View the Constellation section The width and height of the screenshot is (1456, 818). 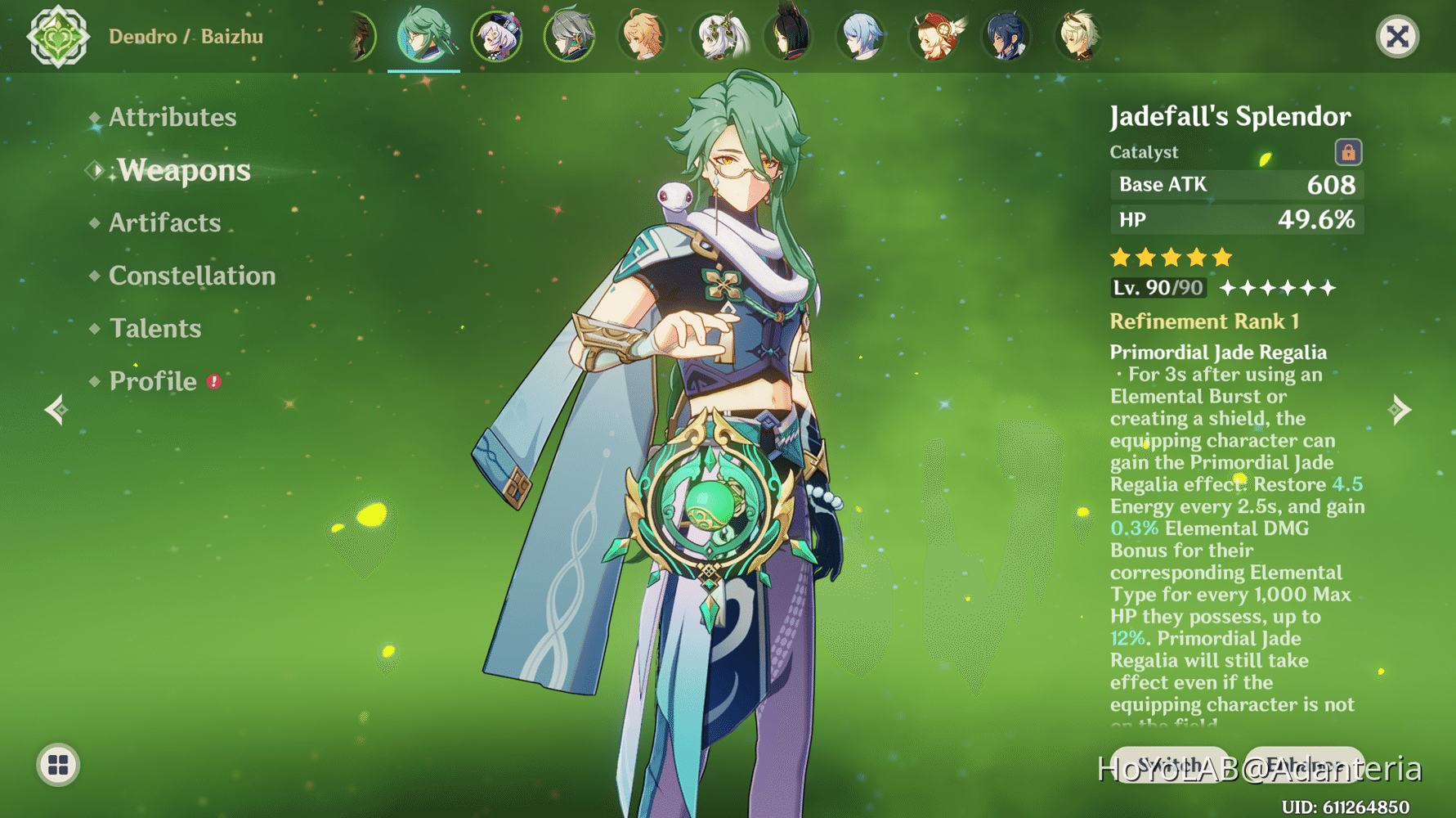(191, 276)
